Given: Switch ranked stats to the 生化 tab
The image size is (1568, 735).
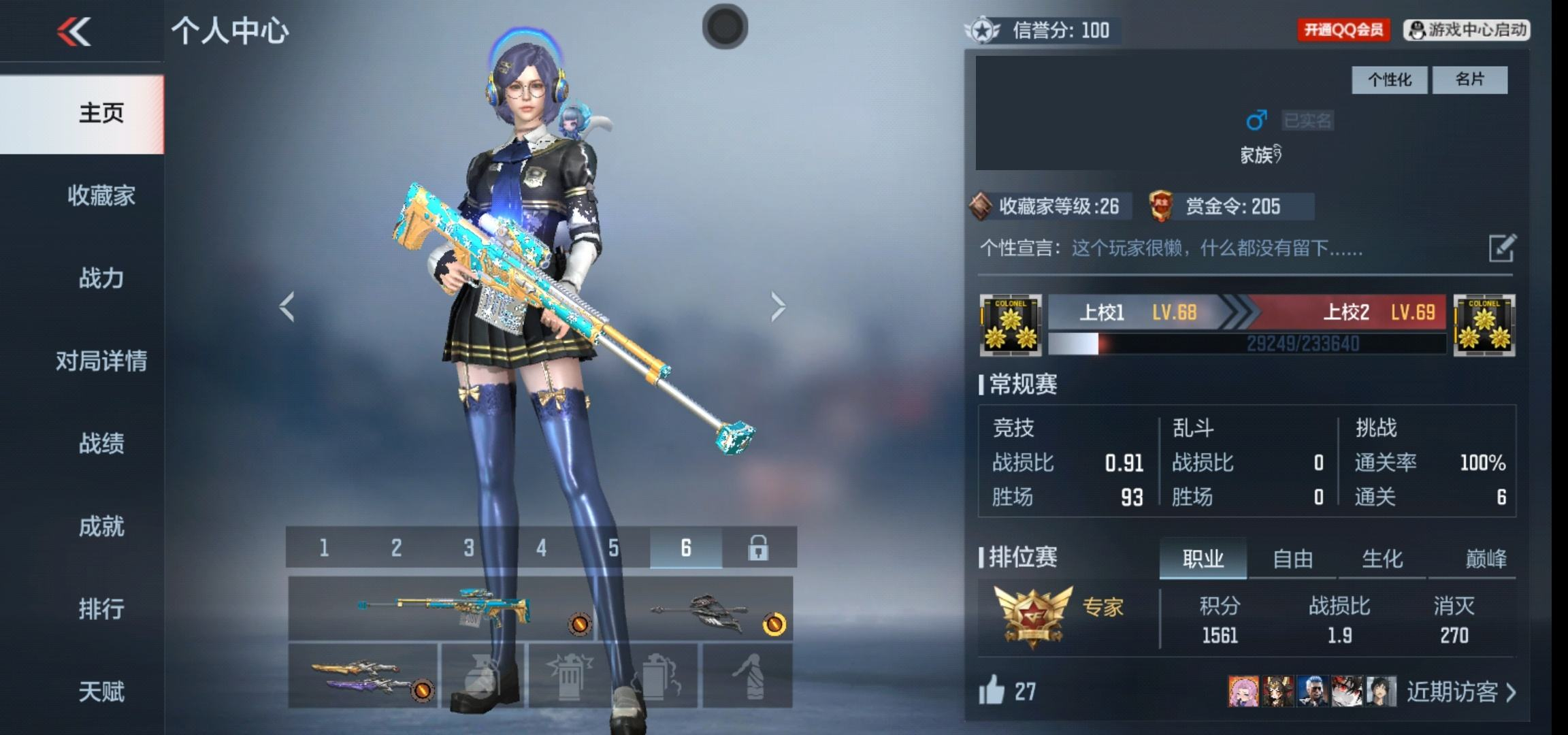Looking at the screenshot, I should point(1382,559).
